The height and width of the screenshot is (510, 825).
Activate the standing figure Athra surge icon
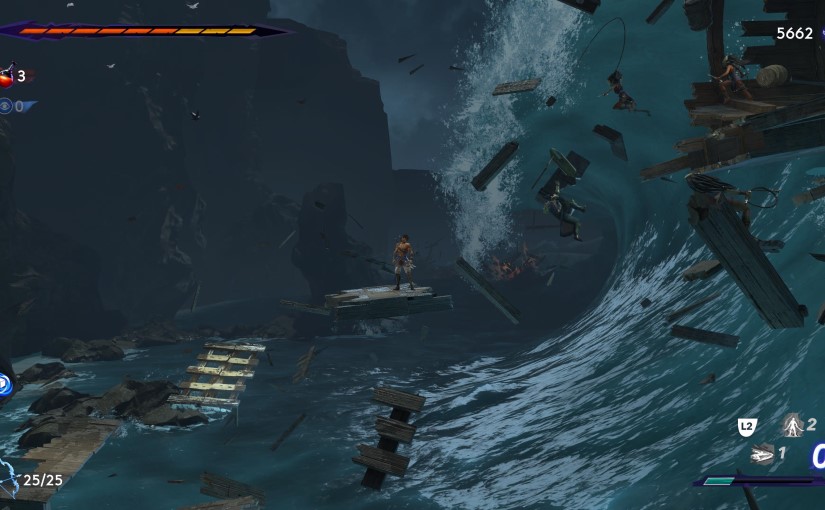pos(793,426)
